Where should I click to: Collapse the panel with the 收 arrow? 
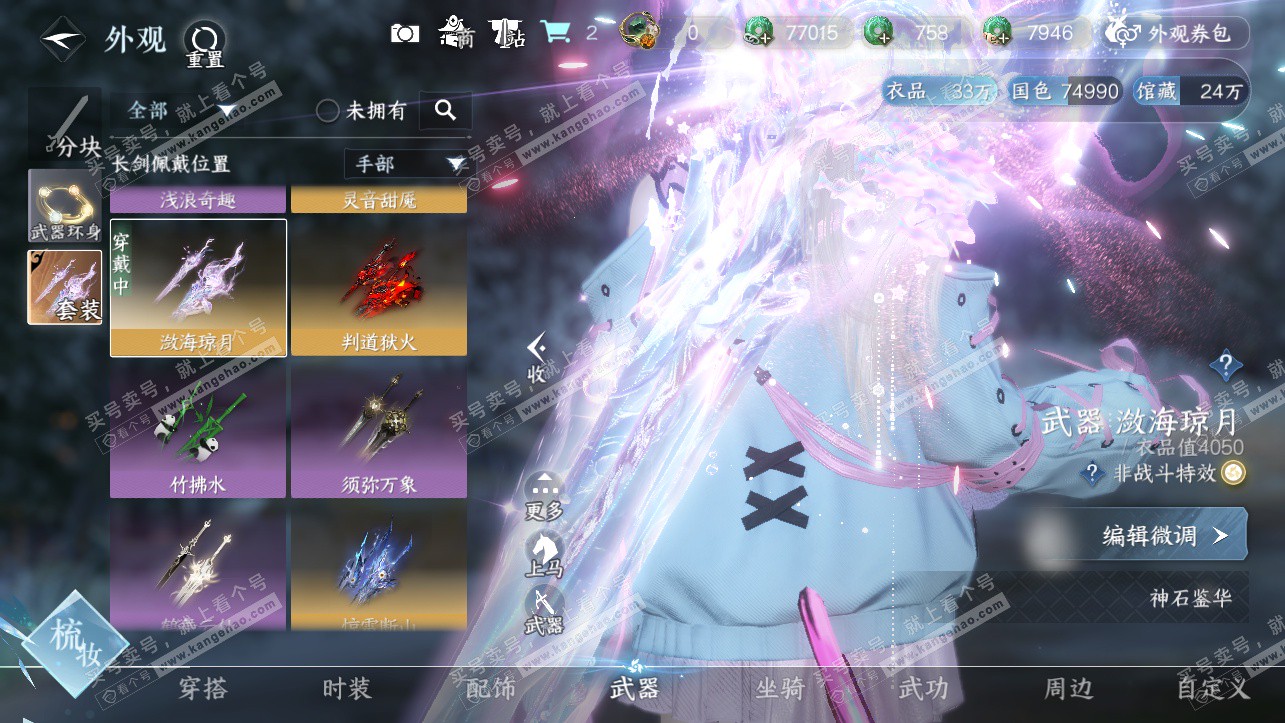point(537,357)
